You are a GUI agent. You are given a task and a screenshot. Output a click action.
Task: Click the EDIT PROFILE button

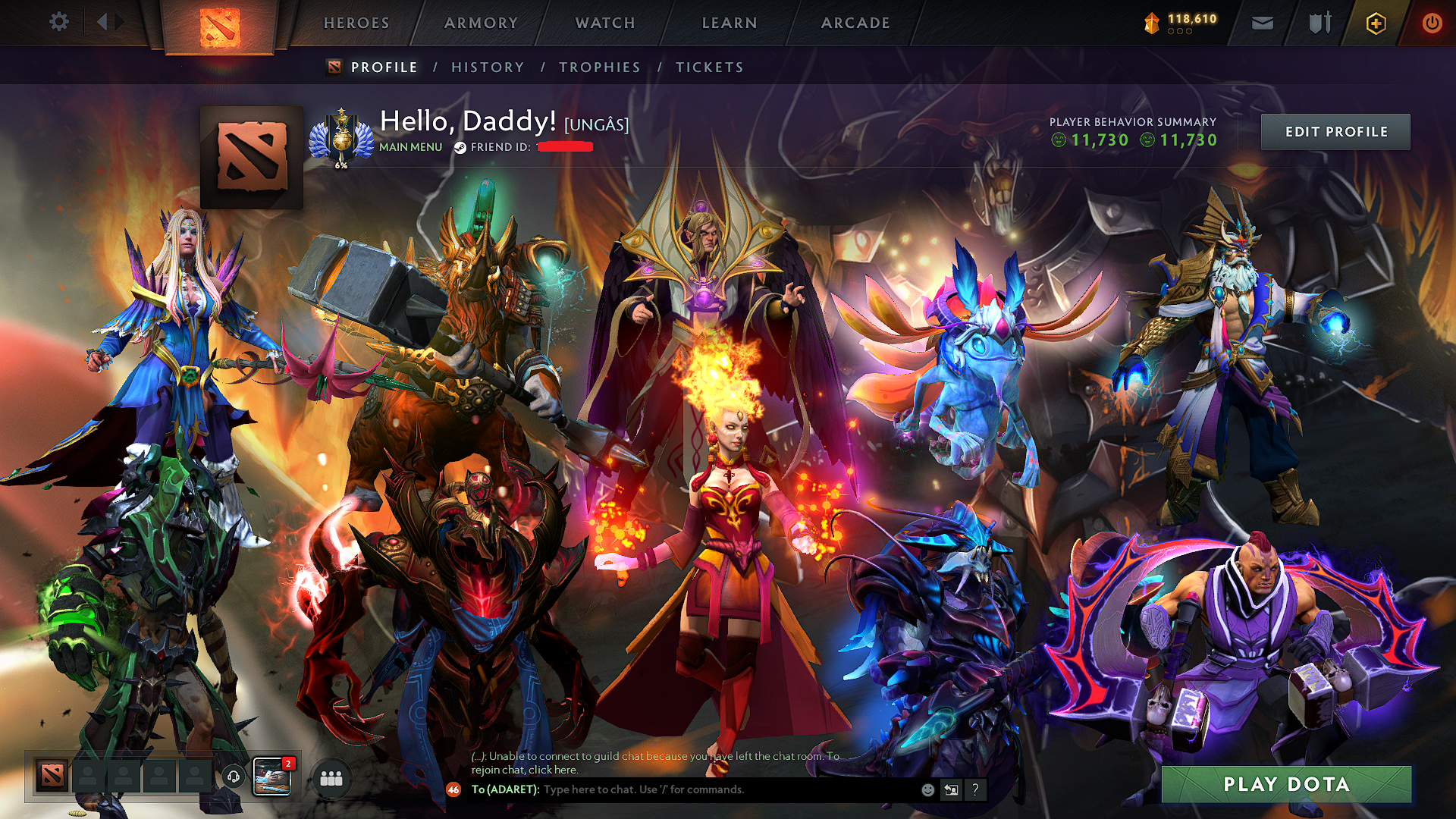point(1335,131)
